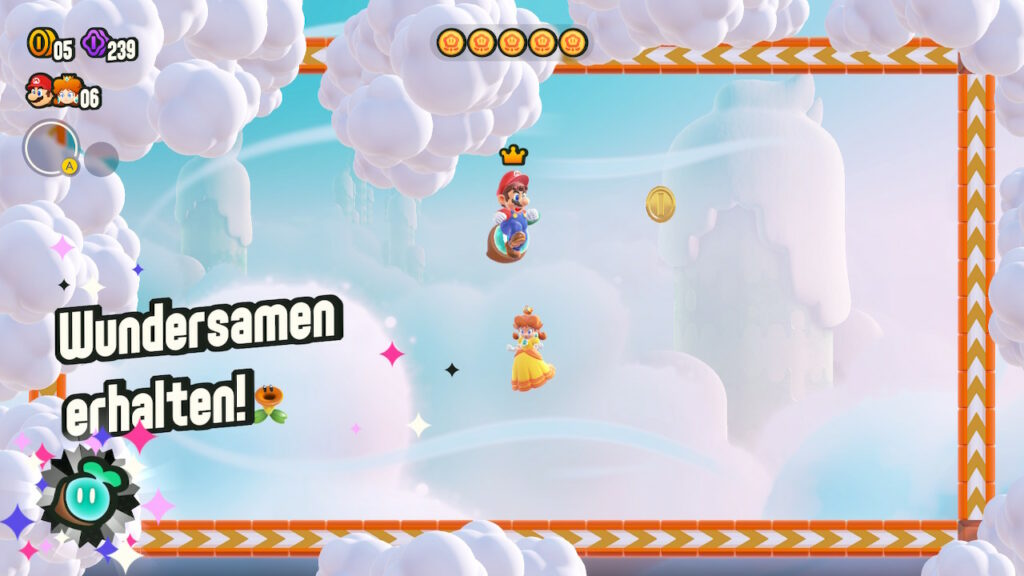This screenshot has width=1024, height=576.
Task: Select the empty grey item stock bubble
Action: 101,158
